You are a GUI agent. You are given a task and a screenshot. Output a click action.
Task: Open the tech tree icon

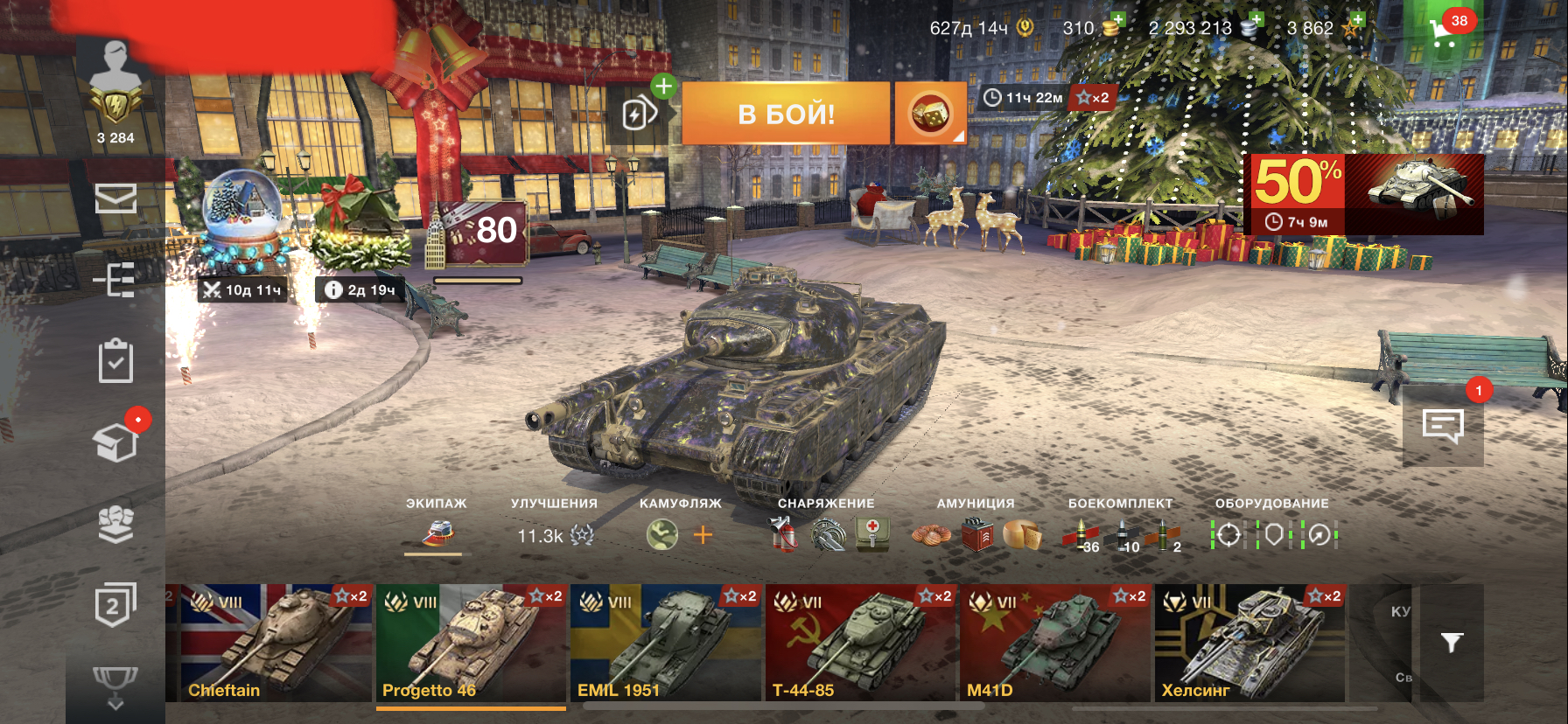(115, 281)
